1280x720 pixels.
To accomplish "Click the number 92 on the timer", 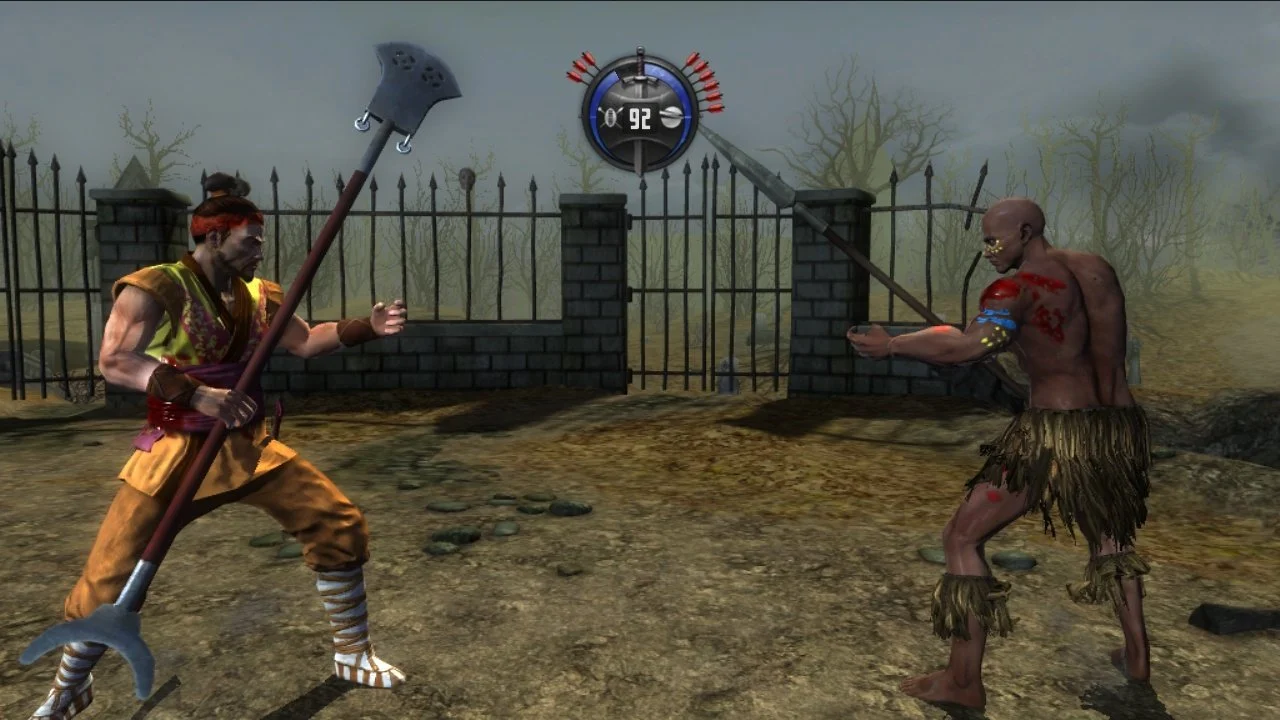I will click(x=639, y=117).
